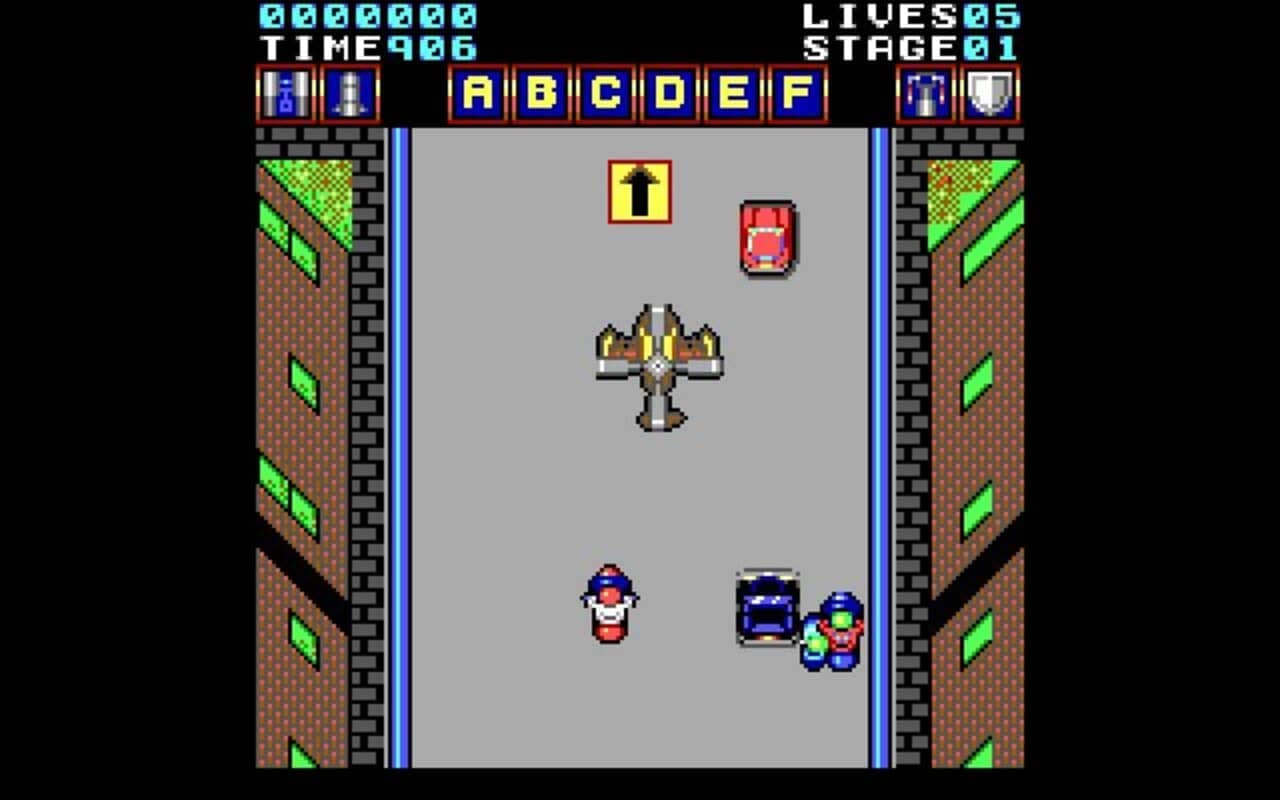Click the rocket engine icon in the HUD
1280x800 pixels.
349,94
